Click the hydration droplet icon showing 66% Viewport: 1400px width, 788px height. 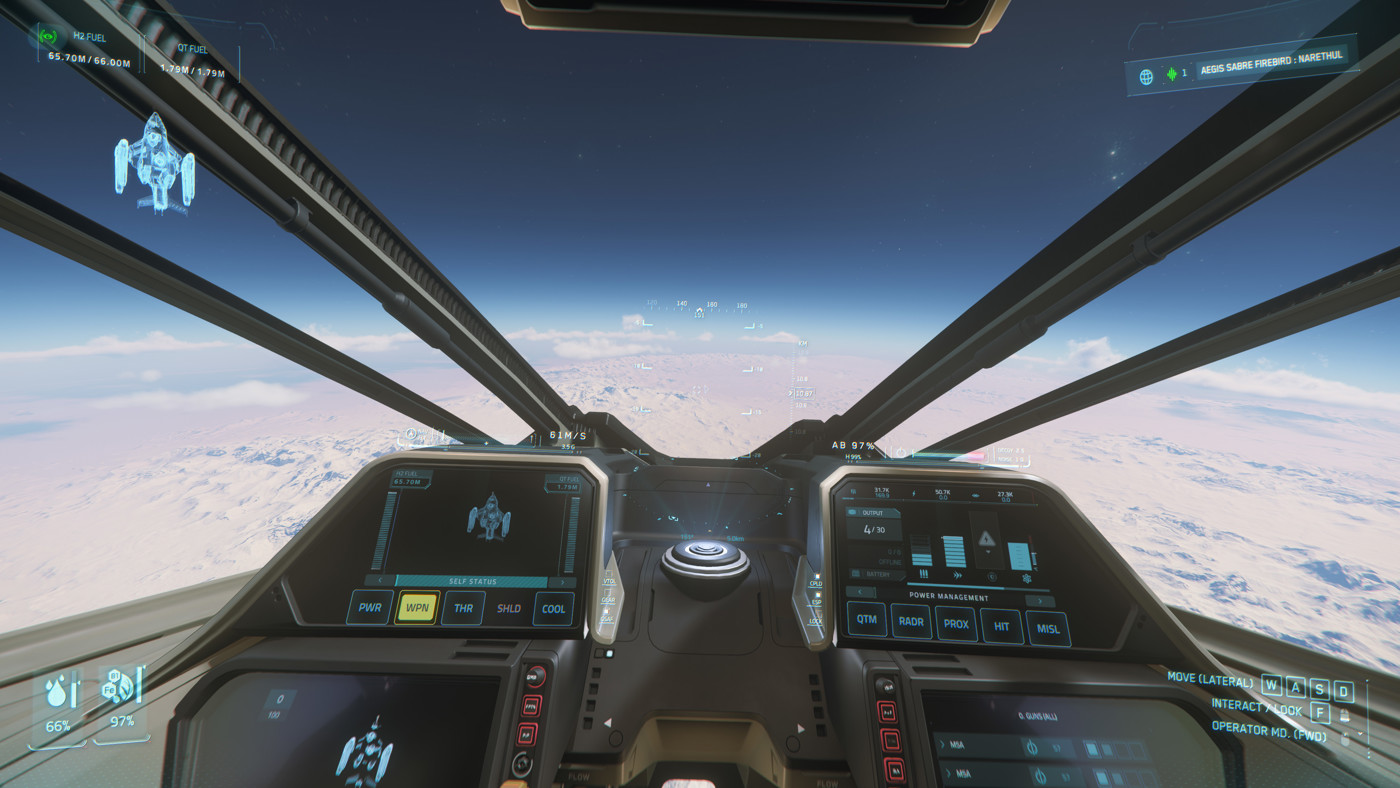(x=55, y=690)
